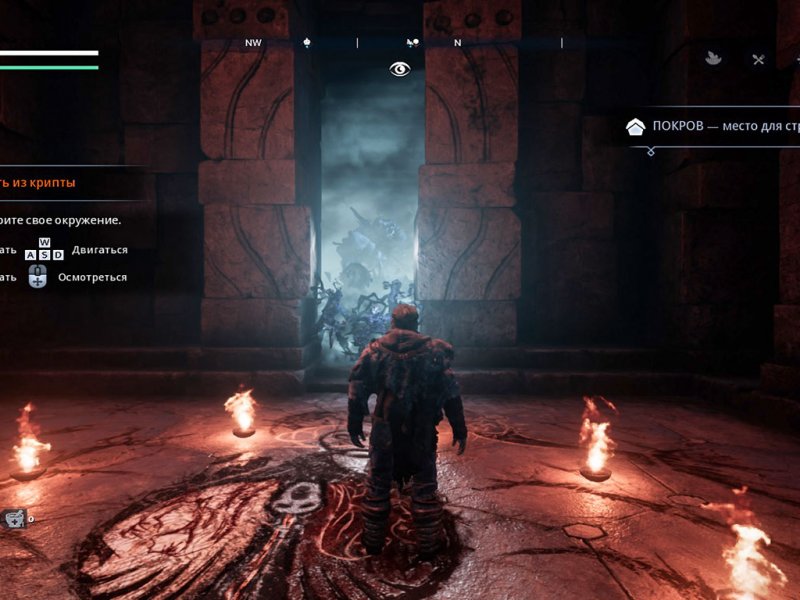Click the leaf-shaped rested status icon

[x=713, y=59]
